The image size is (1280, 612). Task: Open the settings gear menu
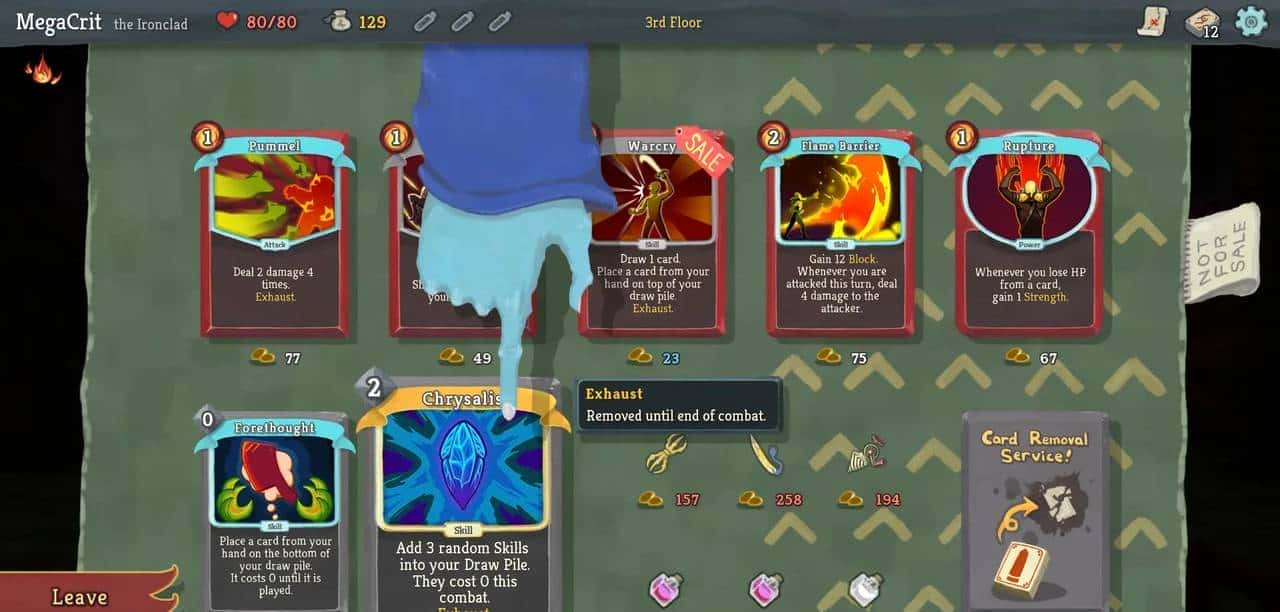(1251, 21)
